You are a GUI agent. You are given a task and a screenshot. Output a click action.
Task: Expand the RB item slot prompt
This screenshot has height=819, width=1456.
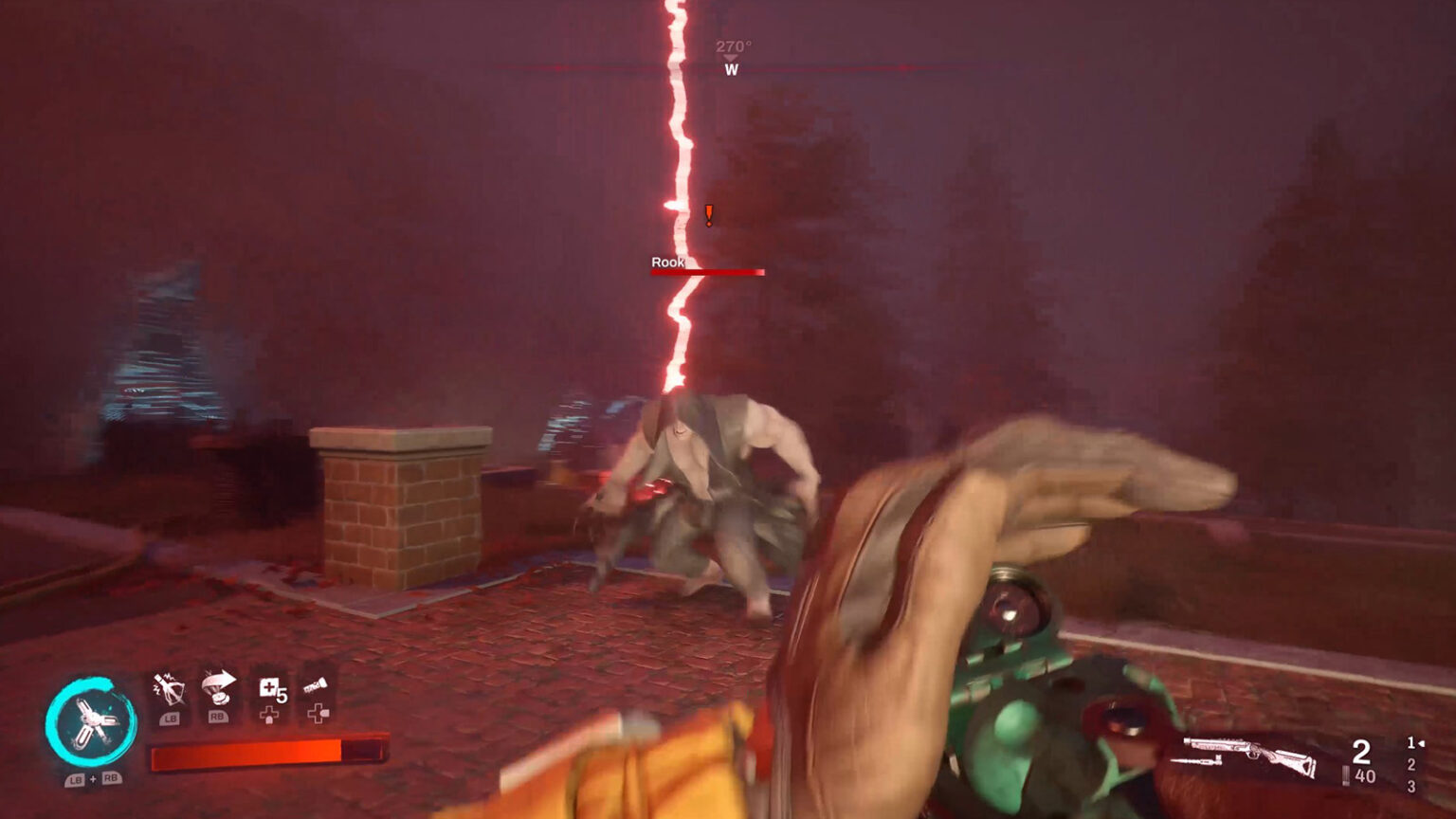point(218,717)
